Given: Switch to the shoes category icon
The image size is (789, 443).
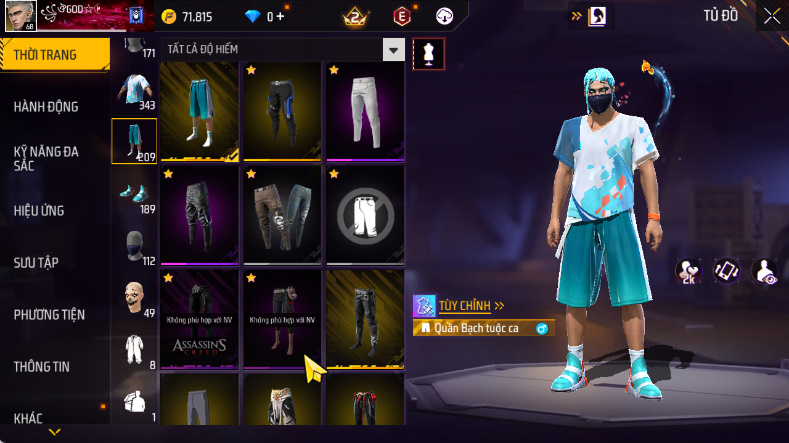Looking at the screenshot, I should [133, 192].
